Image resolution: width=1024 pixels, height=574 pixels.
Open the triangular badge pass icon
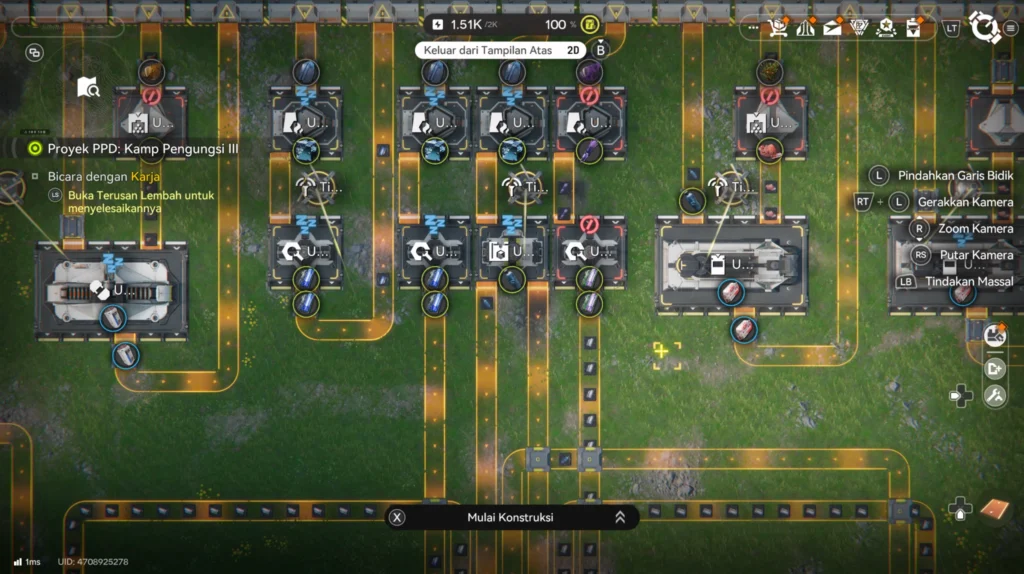pyautogui.click(x=858, y=27)
